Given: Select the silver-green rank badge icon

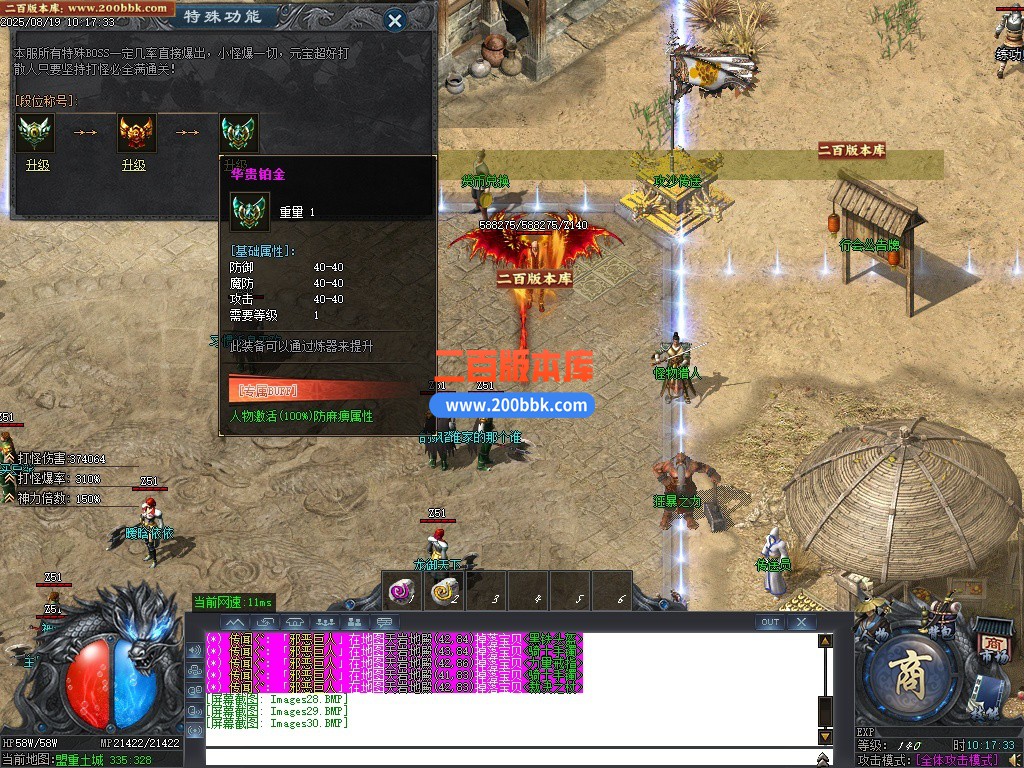Looking at the screenshot, I should pyautogui.click(x=35, y=132).
